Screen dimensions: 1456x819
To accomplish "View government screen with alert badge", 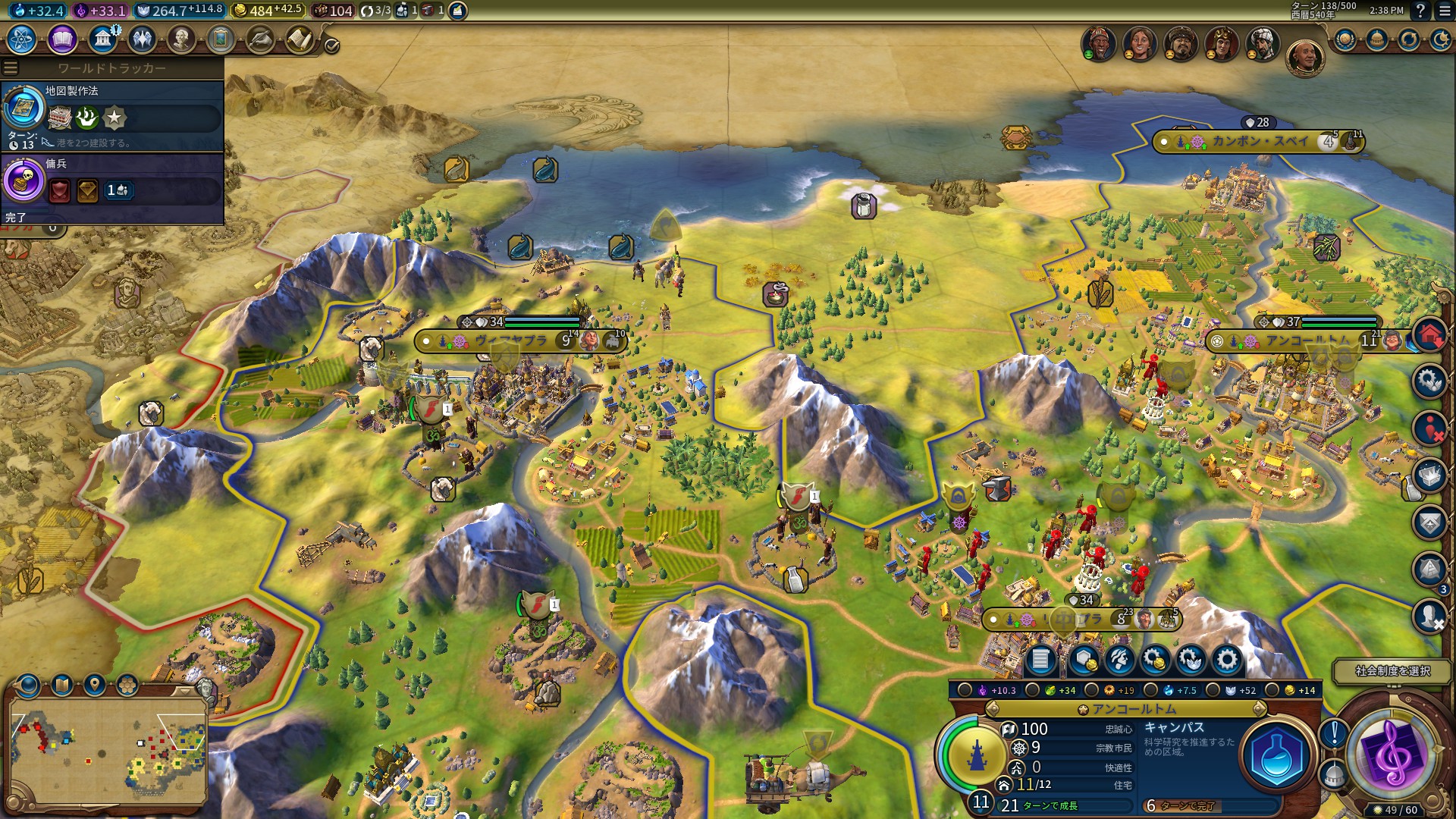I will [x=103, y=39].
